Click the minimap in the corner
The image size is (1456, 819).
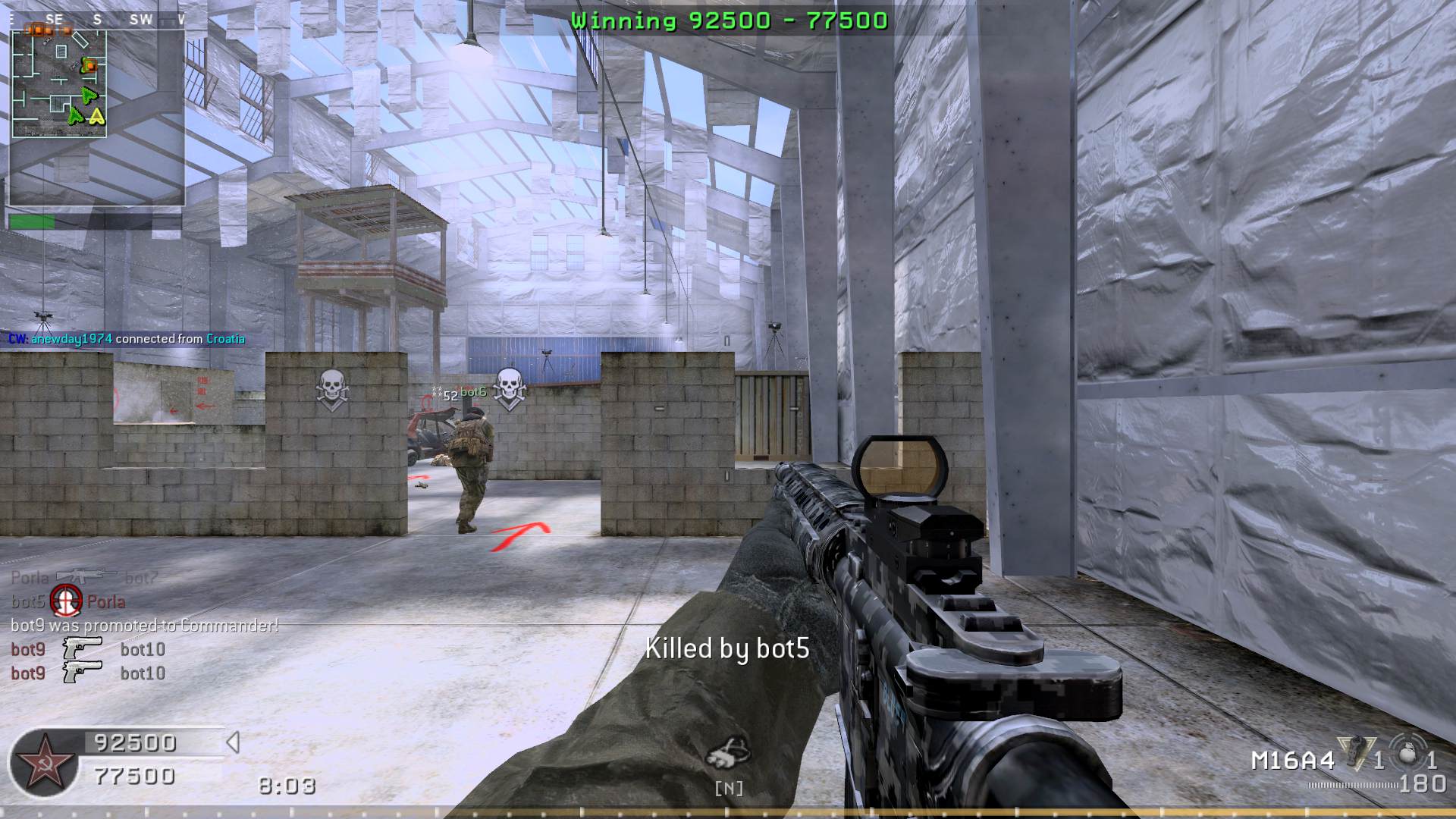click(x=59, y=83)
